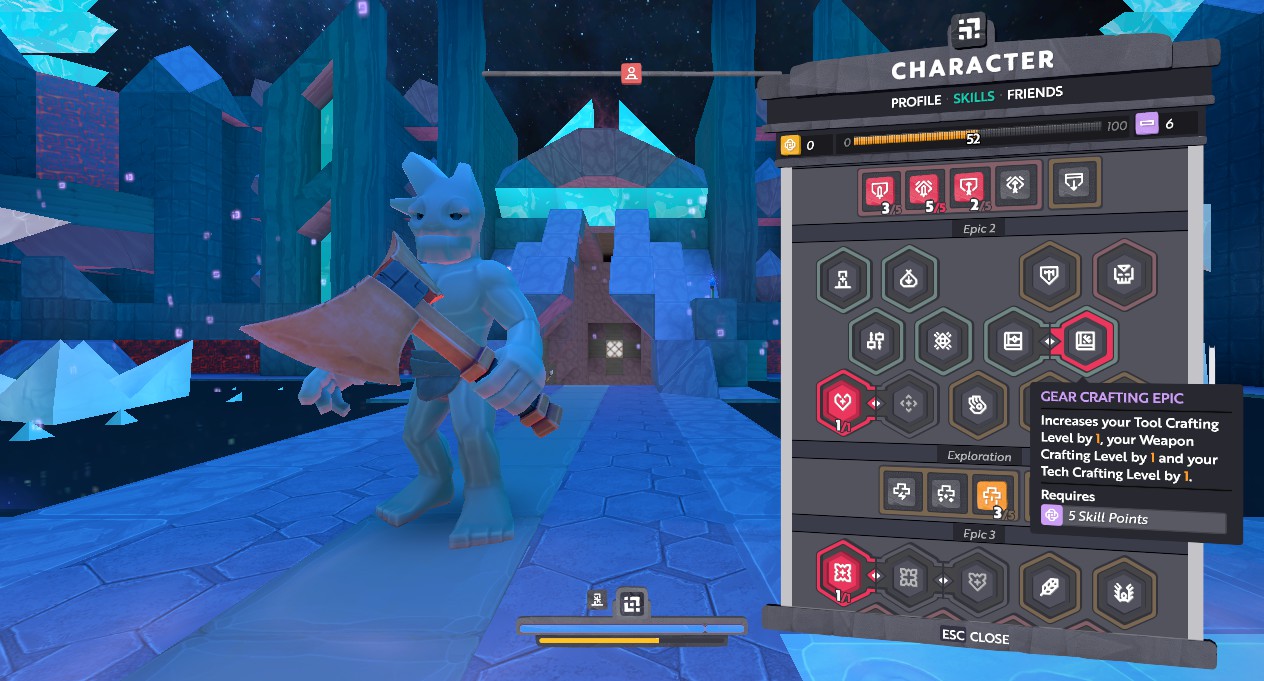
Task: Select the Skills tab
Action: (973, 97)
